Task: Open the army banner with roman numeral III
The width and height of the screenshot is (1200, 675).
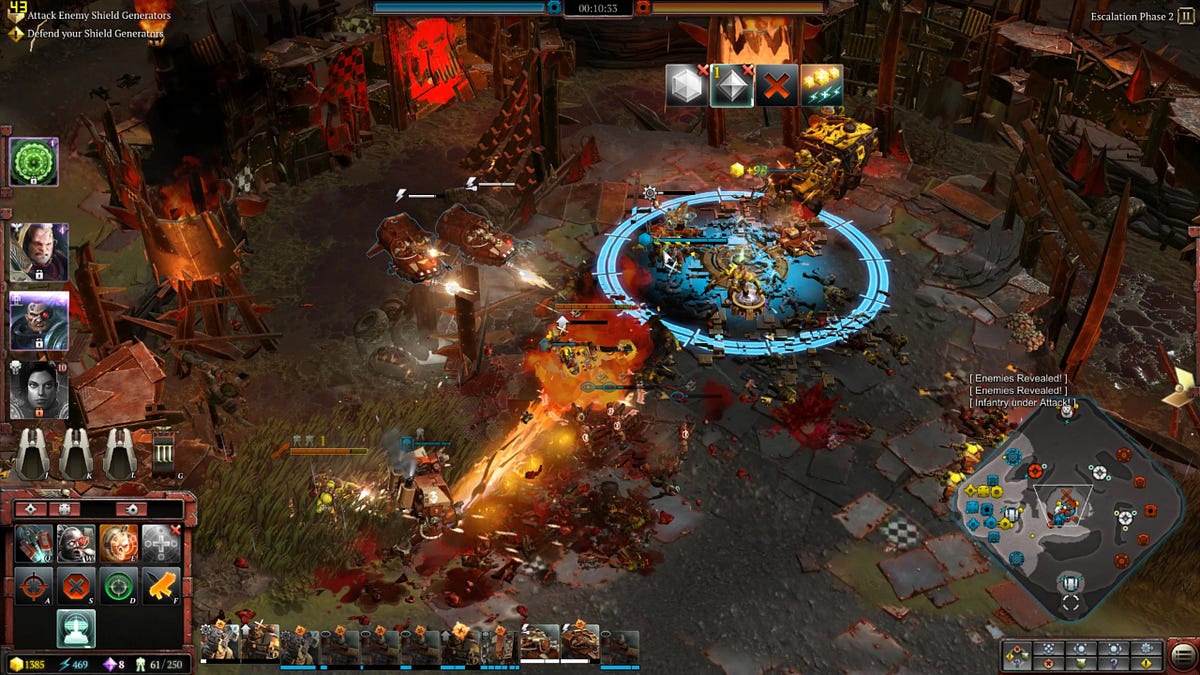Action: click(x=164, y=455)
